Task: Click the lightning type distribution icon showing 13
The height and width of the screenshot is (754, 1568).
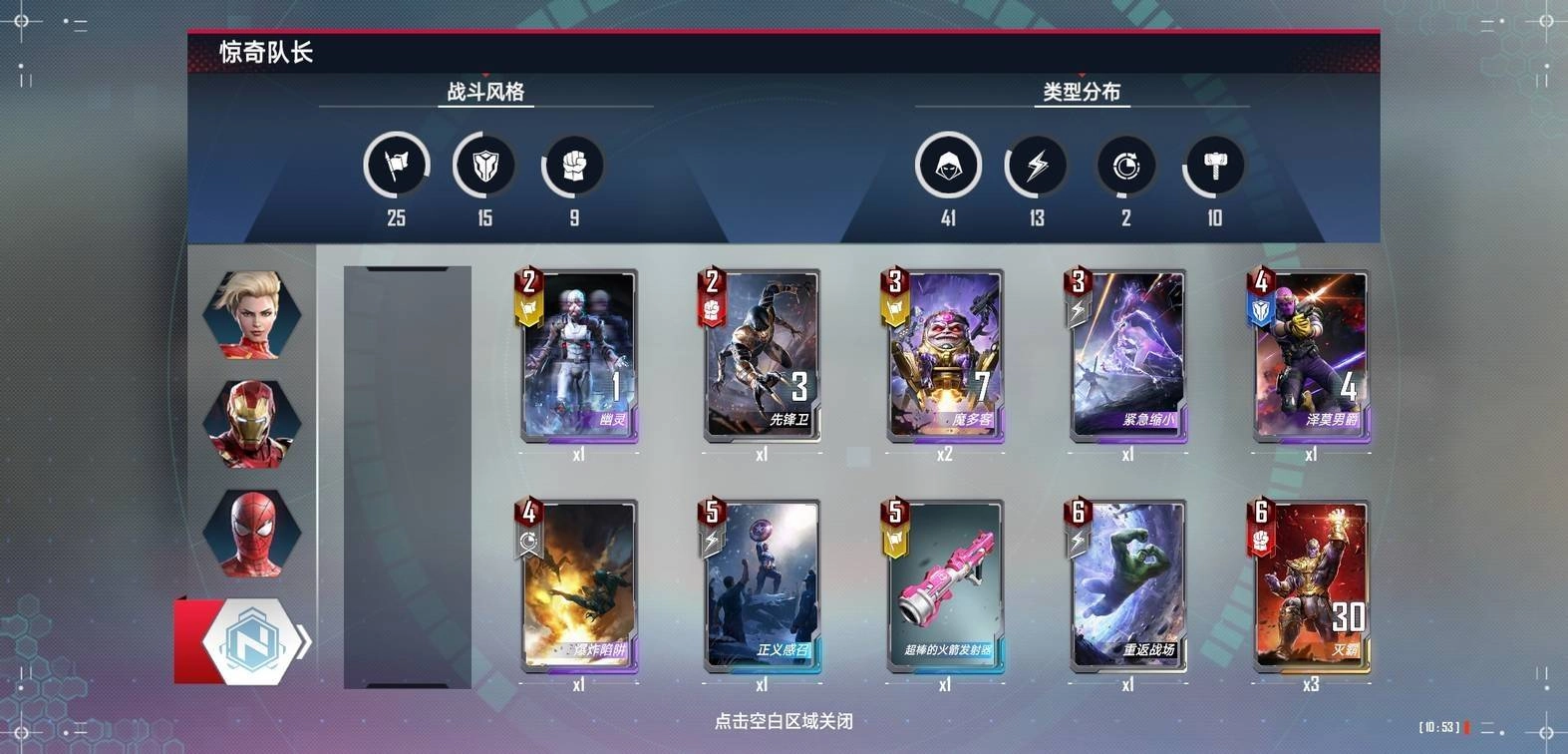Action: 1037,166
